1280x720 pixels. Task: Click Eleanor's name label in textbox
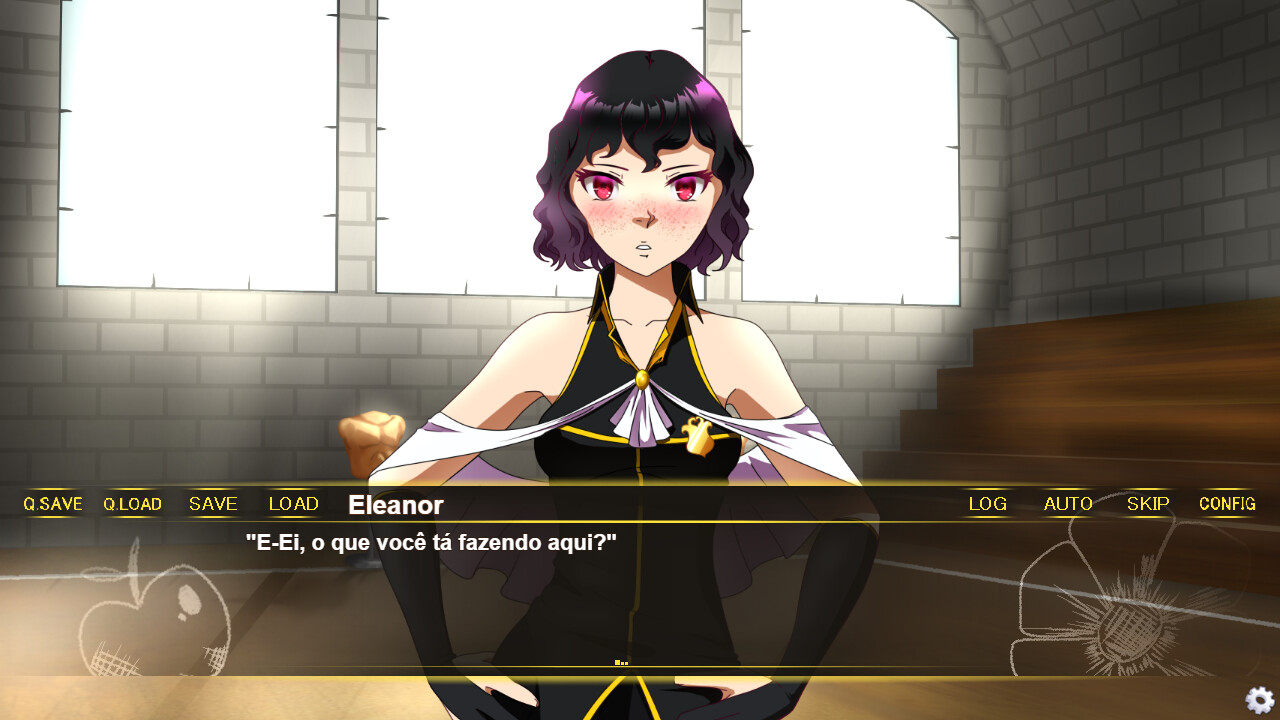[394, 506]
